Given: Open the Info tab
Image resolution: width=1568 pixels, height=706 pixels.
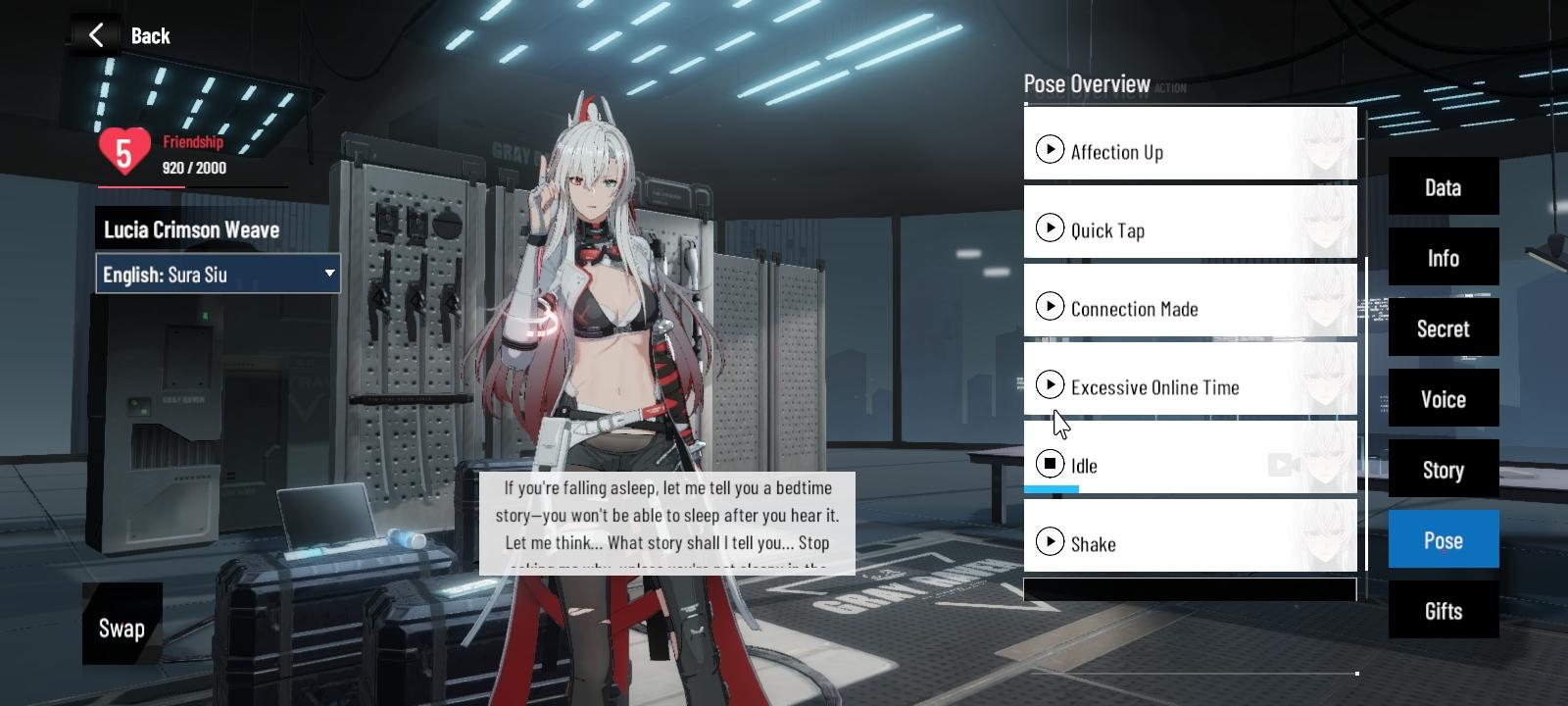Looking at the screenshot, I should [x=1443, y=257].
